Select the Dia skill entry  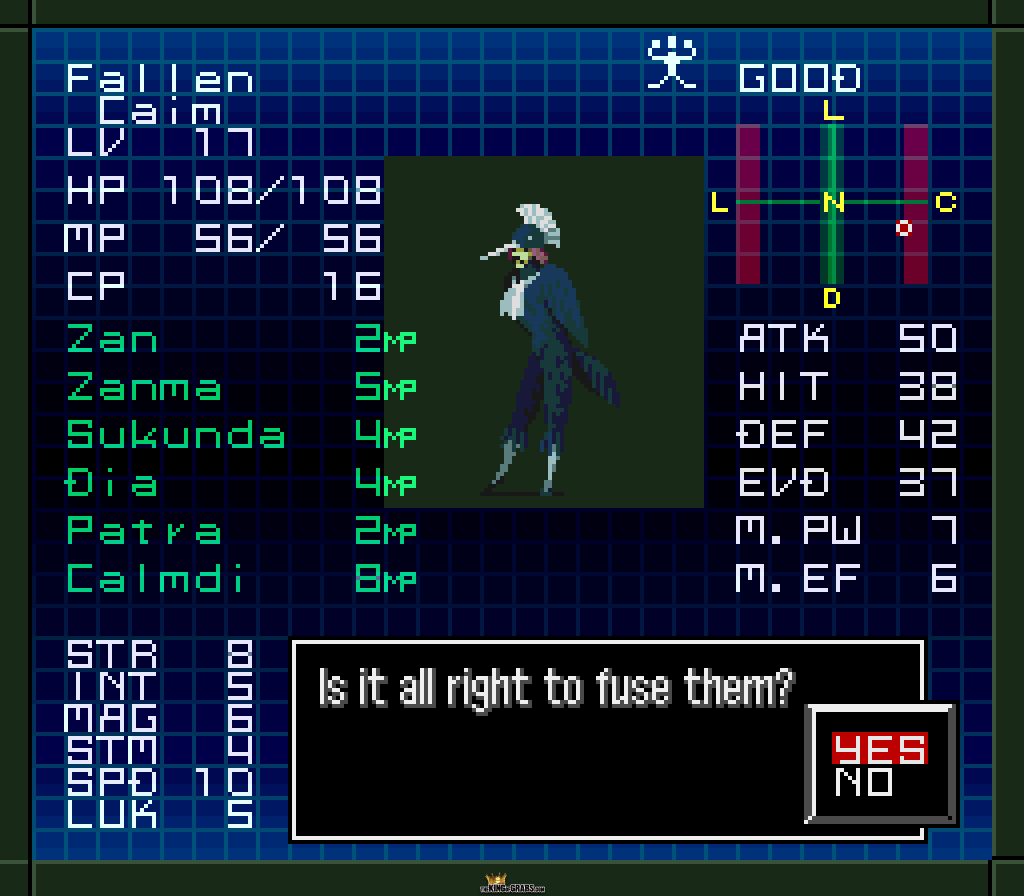pos(112,483)
